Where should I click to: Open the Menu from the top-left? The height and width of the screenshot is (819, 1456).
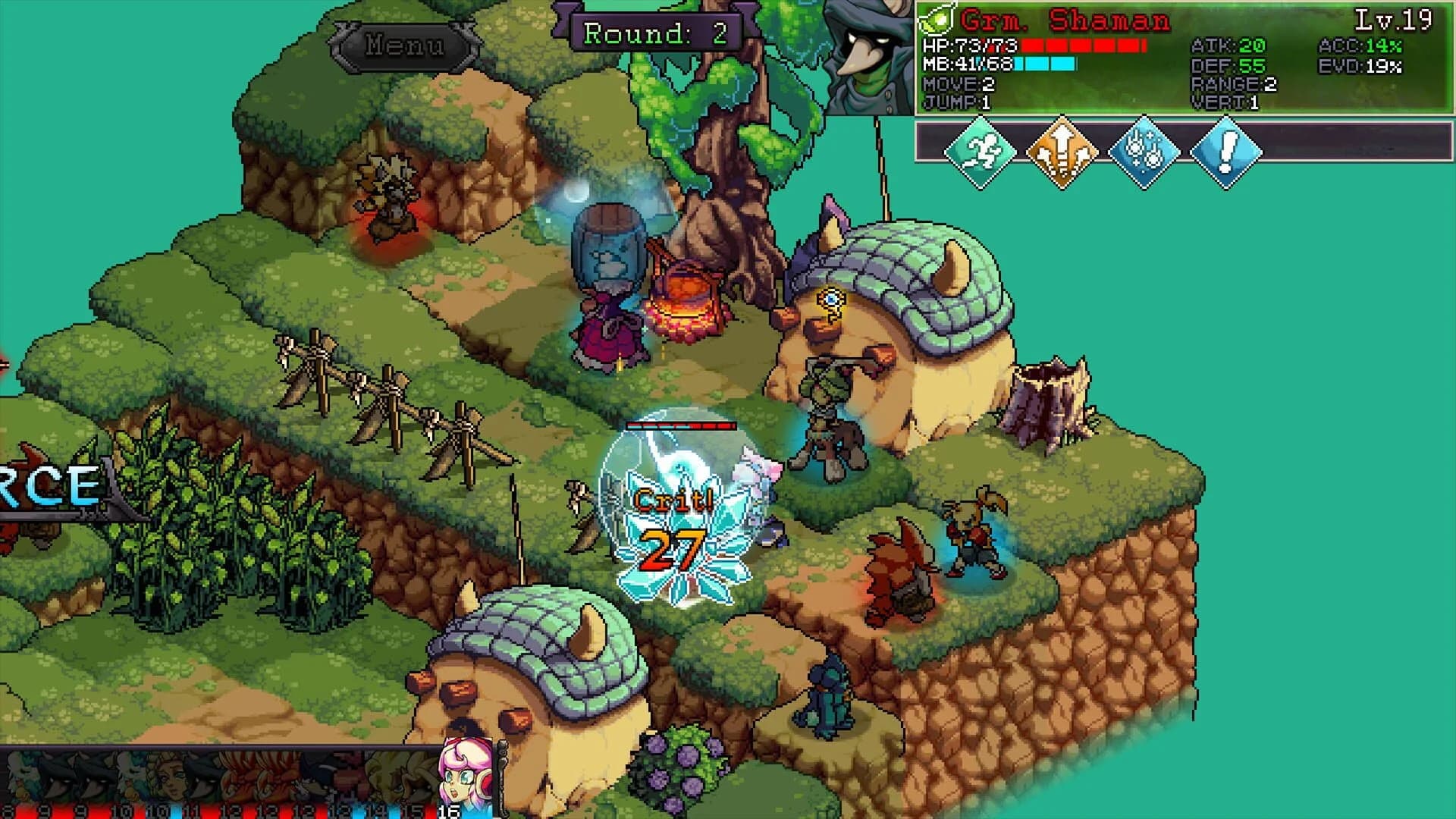[x=402, y=47]
